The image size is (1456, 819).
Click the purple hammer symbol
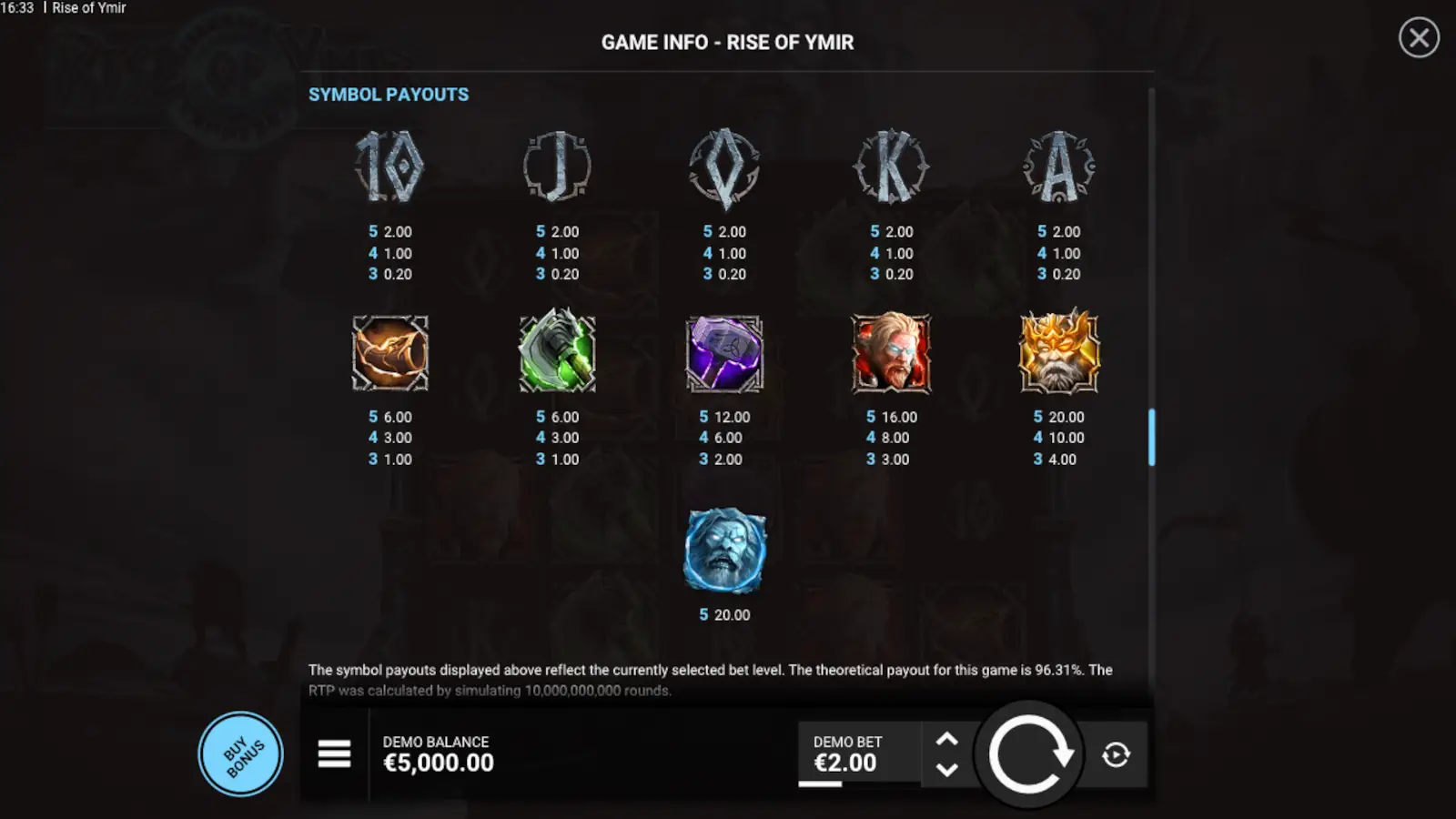click(724, 355)
